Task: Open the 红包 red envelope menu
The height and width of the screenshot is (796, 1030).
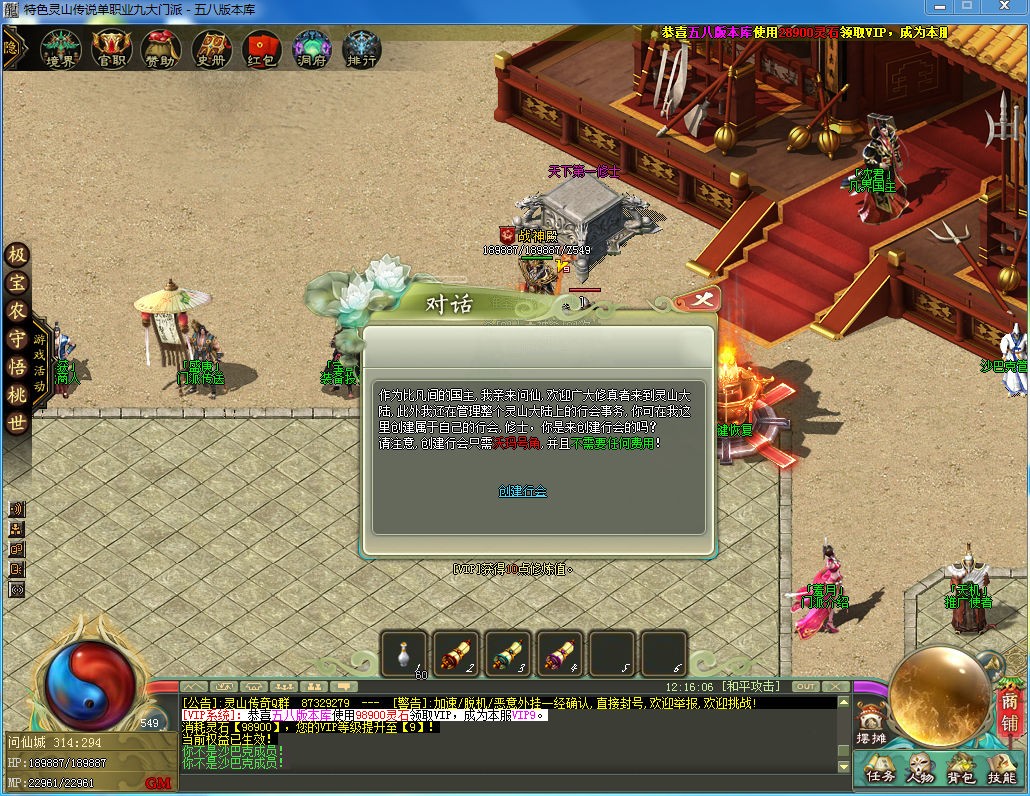Action: [x=261, y=47]
